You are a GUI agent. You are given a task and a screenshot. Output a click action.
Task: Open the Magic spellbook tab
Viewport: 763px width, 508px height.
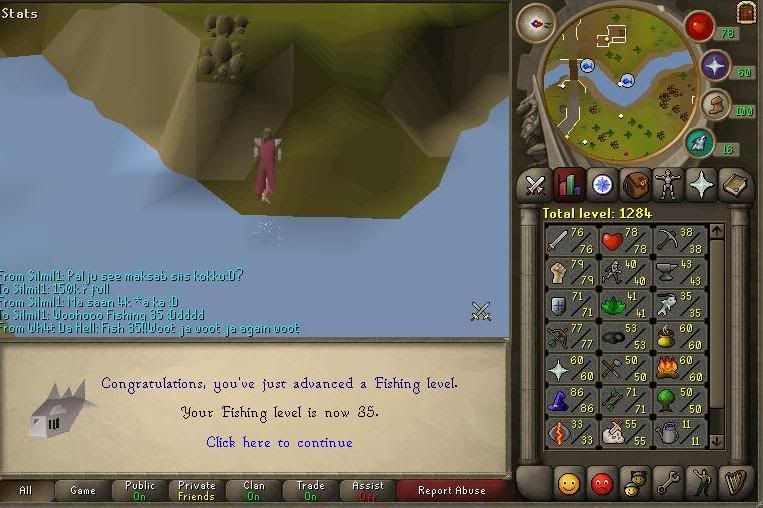(735, 185)
